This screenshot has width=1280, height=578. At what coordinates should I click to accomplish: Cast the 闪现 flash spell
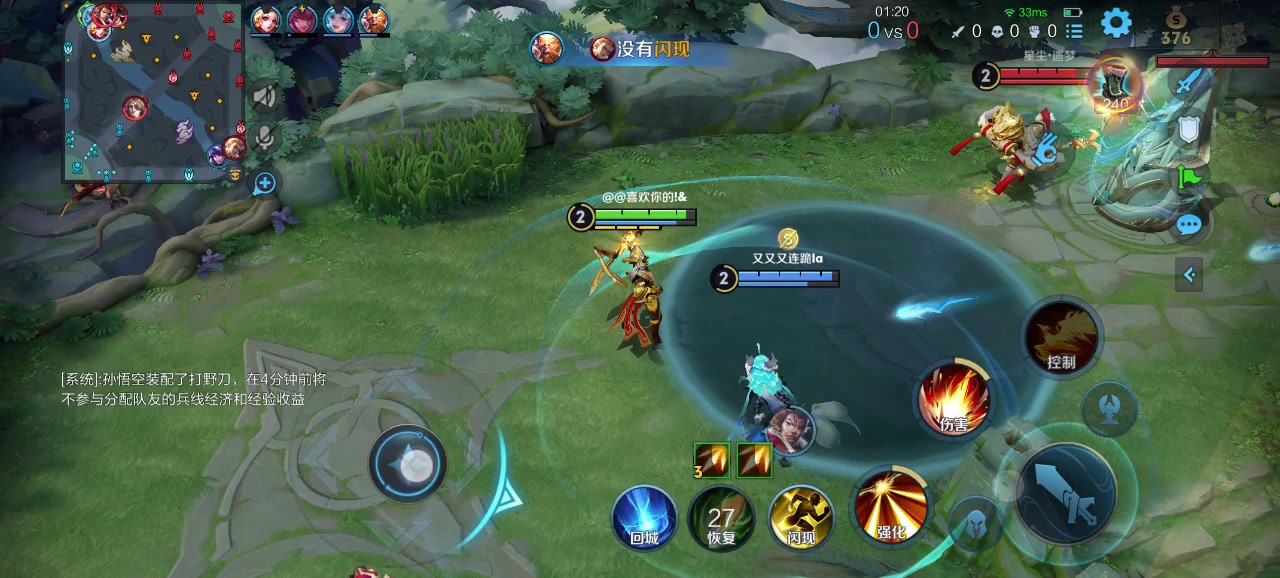[x=801, y=517]
